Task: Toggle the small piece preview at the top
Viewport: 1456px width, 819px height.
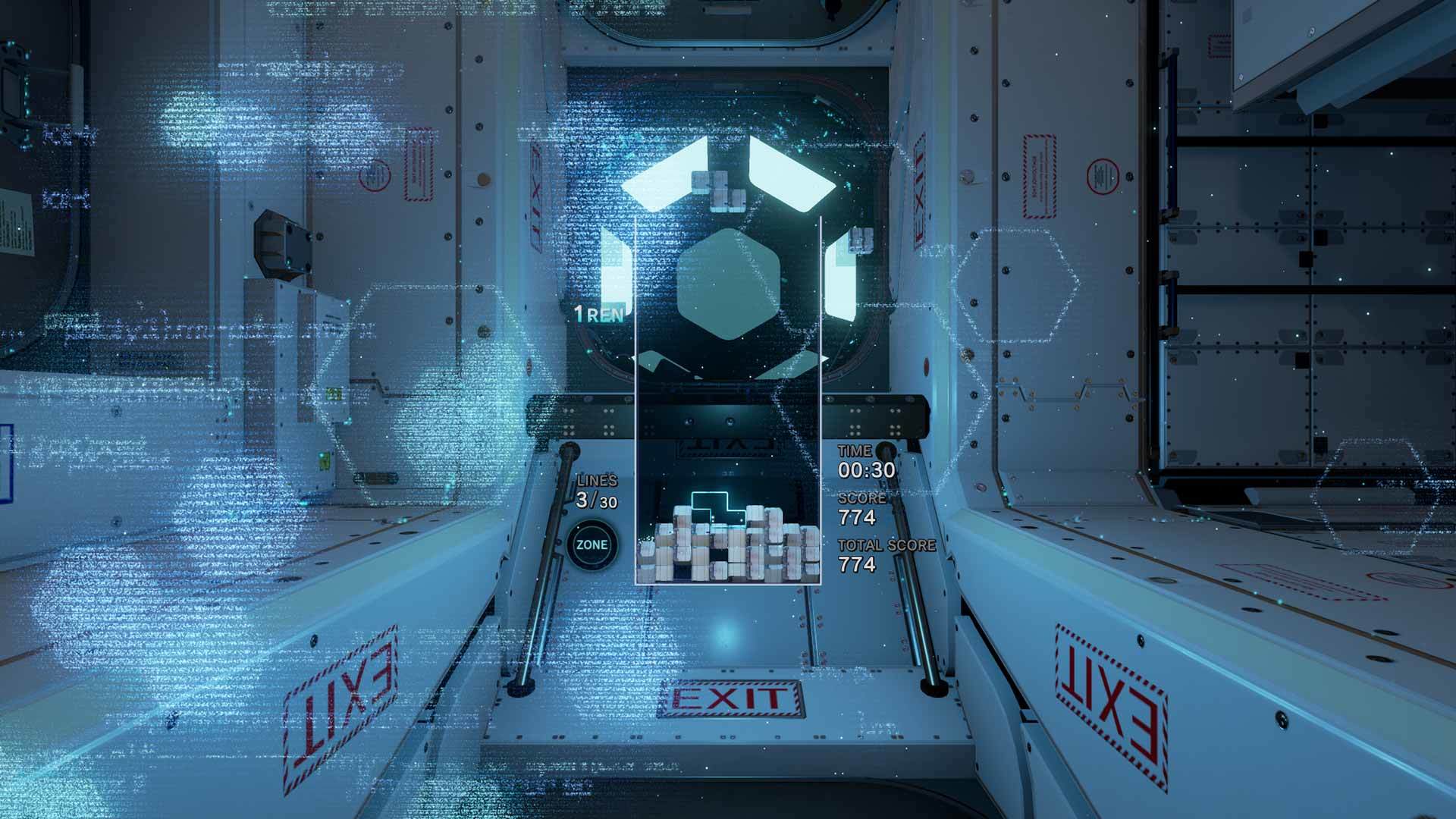Action: point(719,190)
